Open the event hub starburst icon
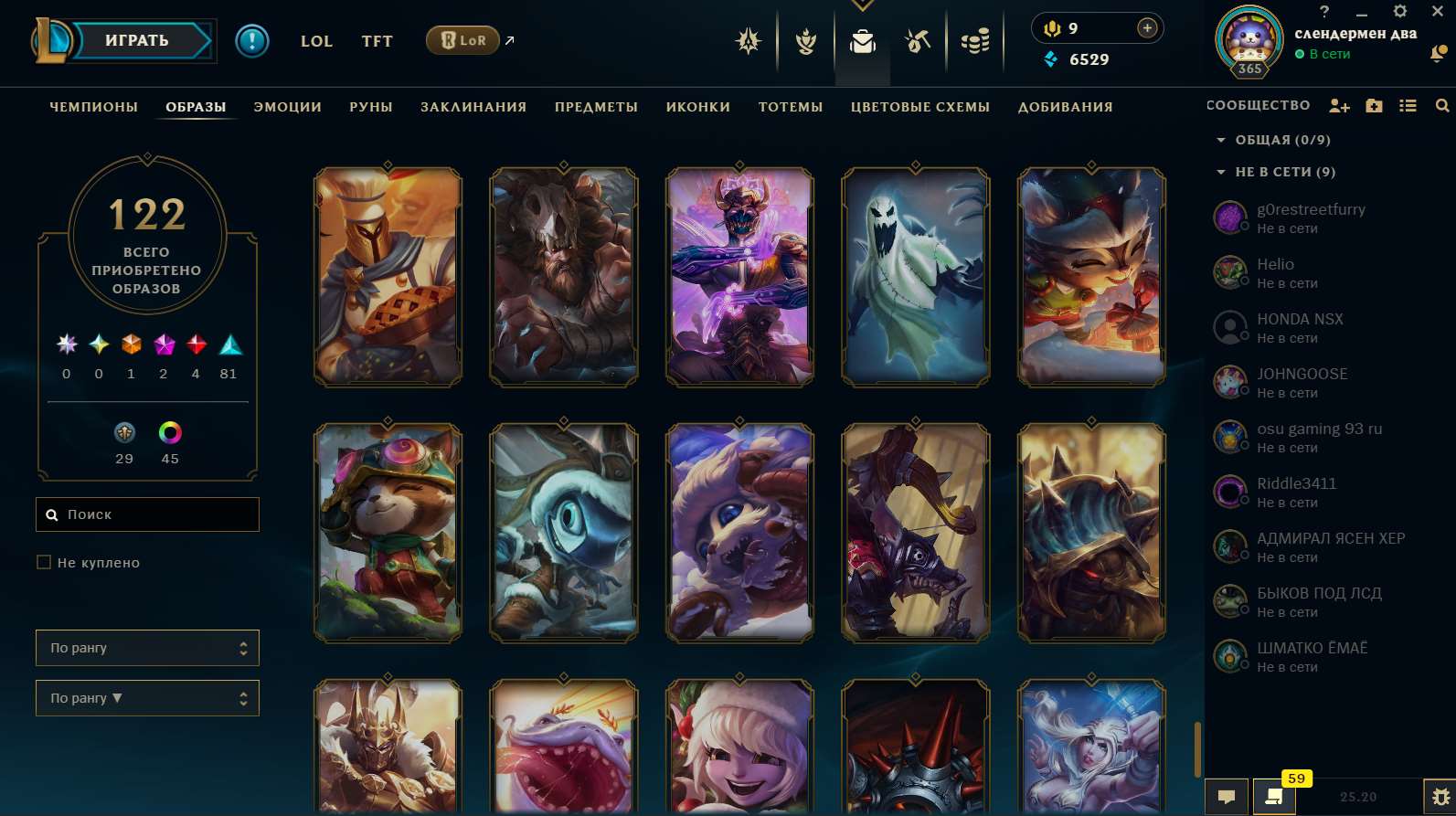This screenshot has height=816, width=1456. 748,41
